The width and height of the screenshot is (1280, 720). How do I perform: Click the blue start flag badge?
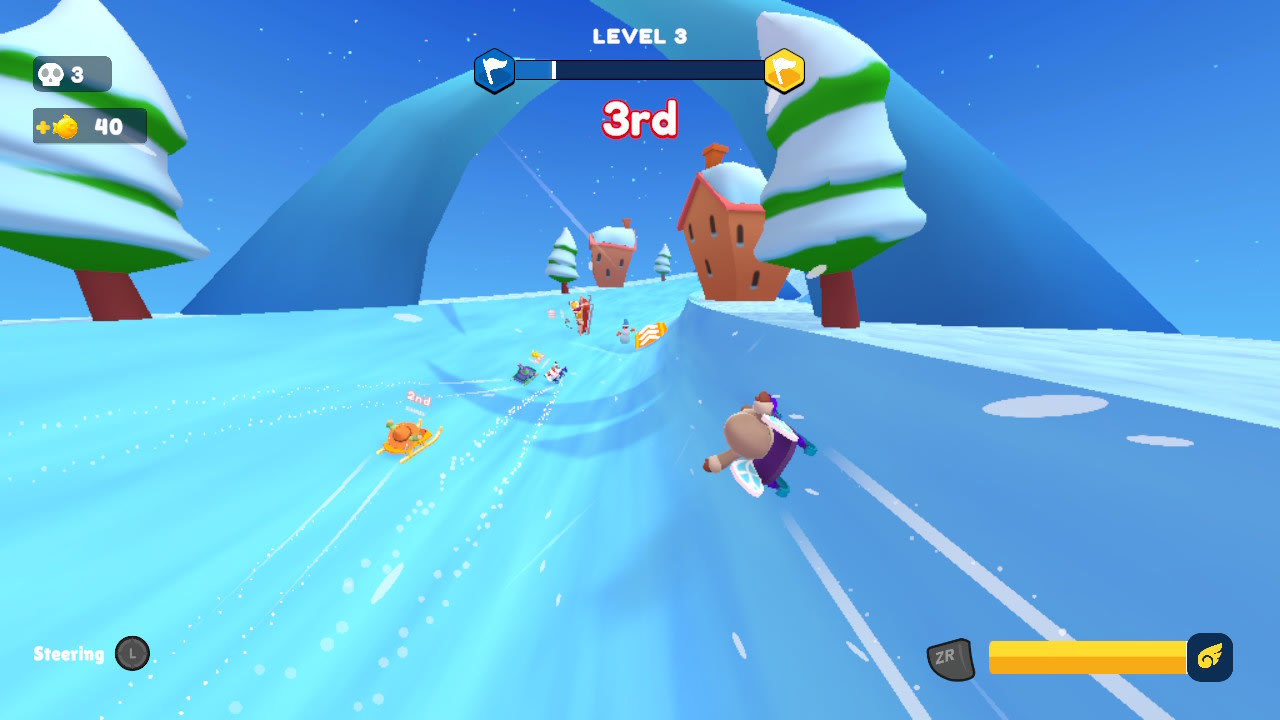494,71
